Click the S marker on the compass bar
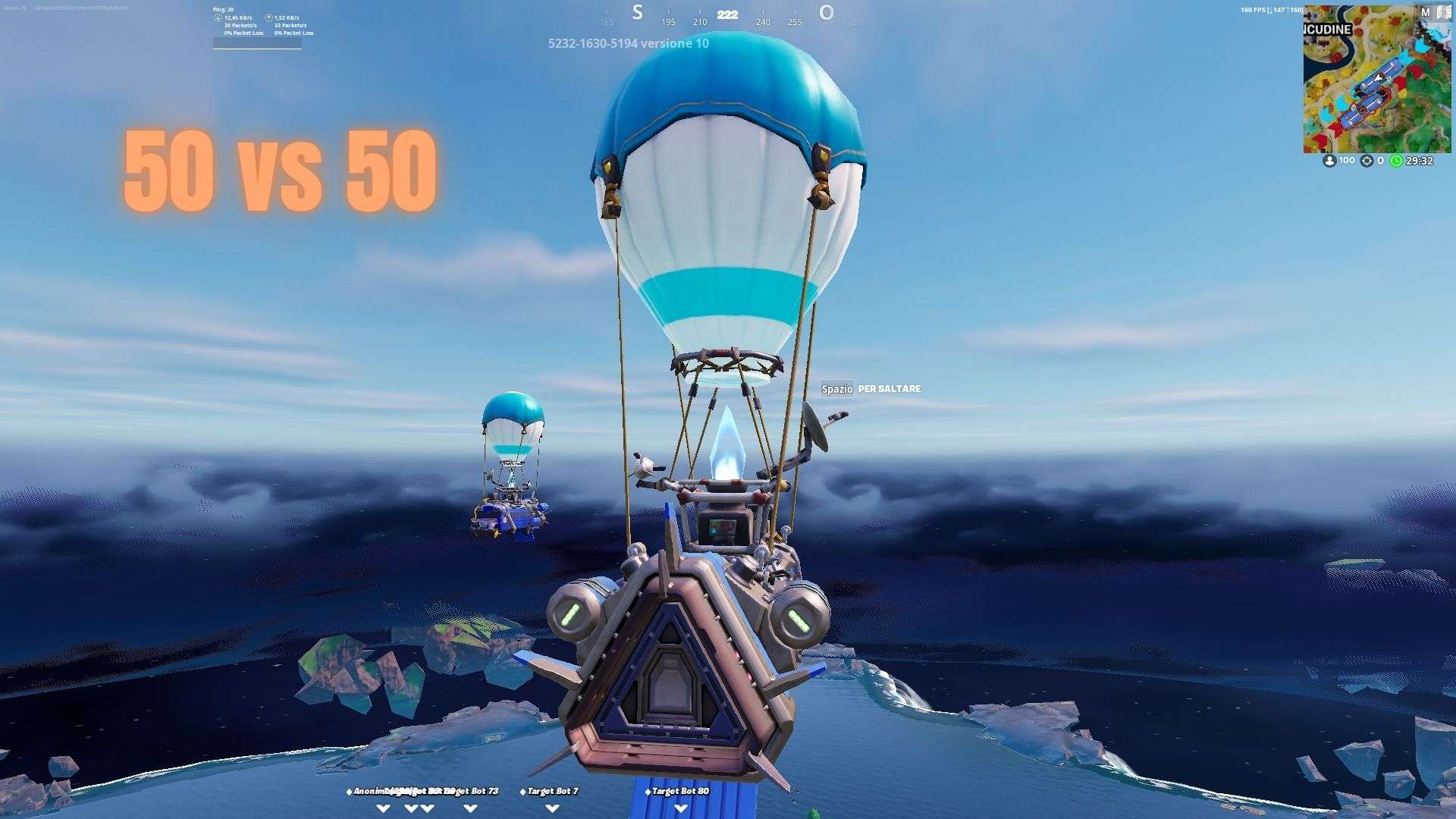The width and height of the screenshot is (1456, 819). point(635,12)
